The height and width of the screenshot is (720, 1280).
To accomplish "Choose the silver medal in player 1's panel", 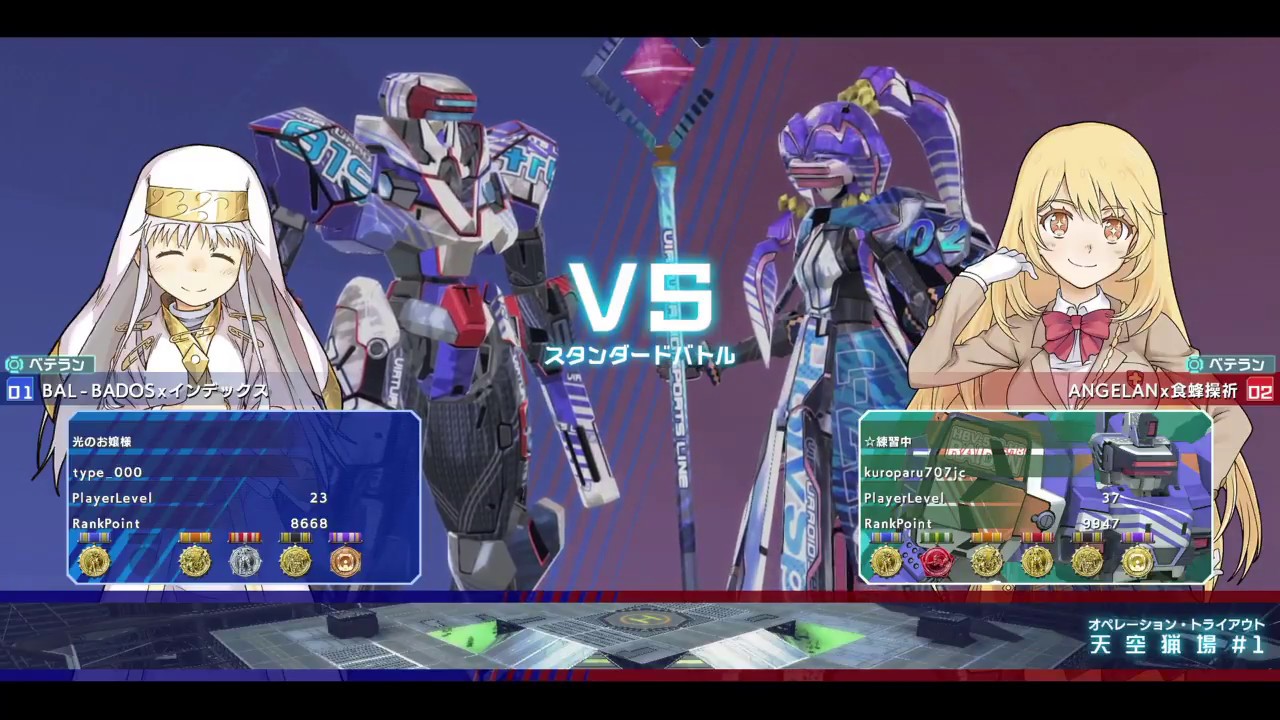I will pos(245,560).
